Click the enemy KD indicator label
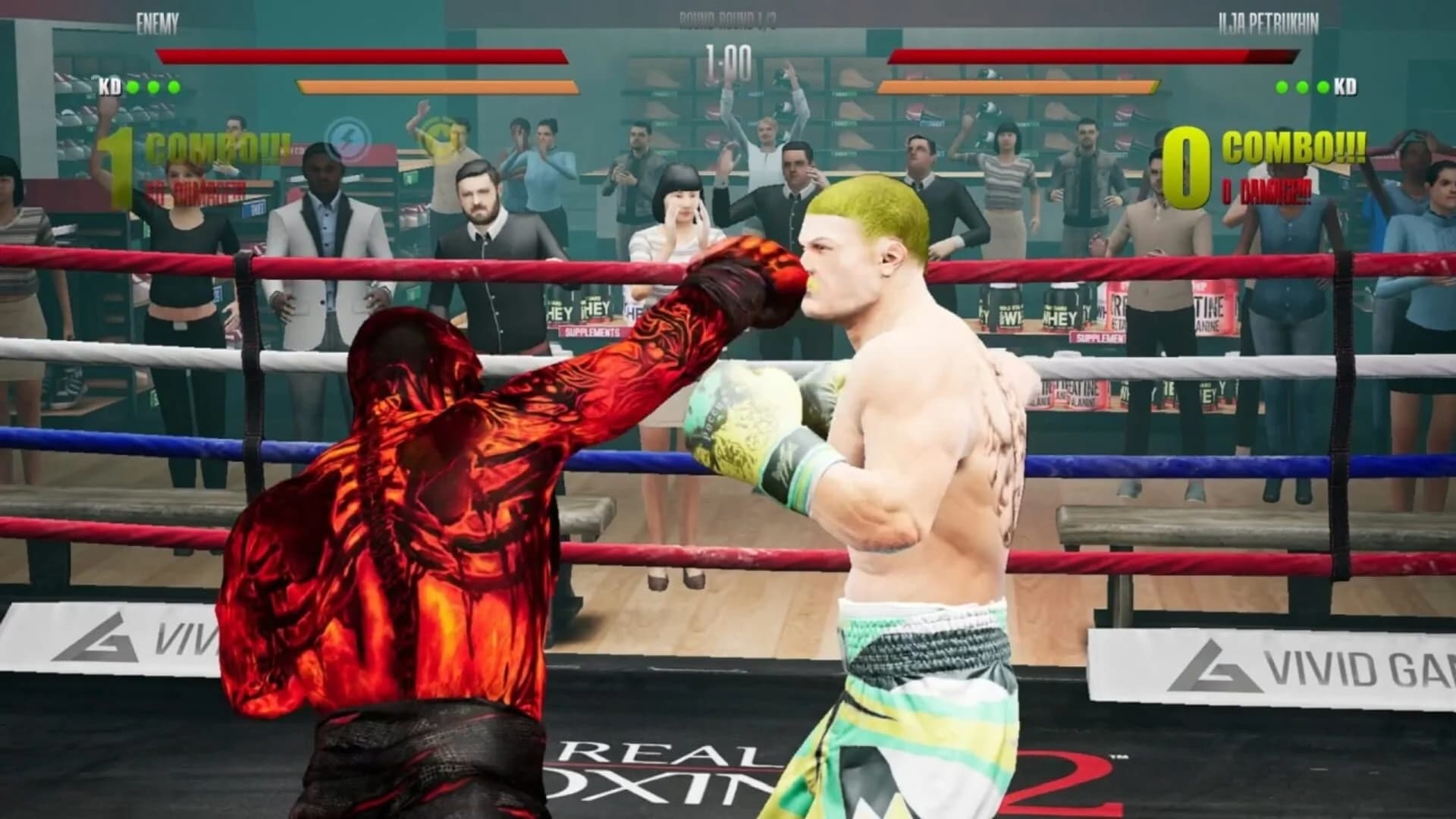This screenshot has height=819, width=1456. click(x=111, y=86)
